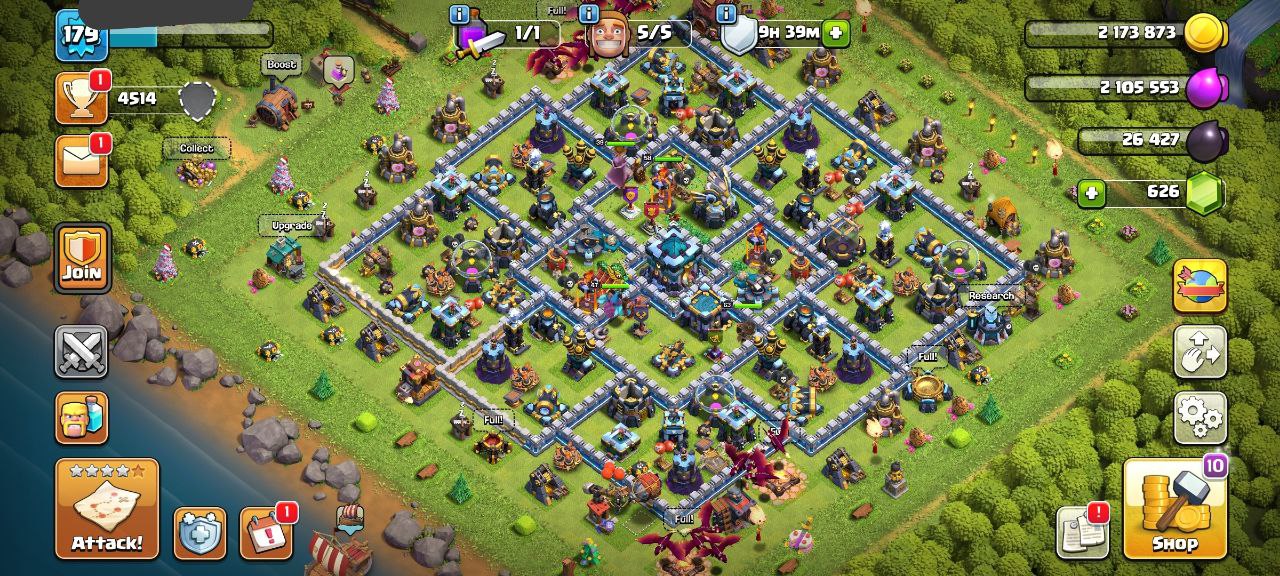Open the mail inbox envelope

(81, 162)
